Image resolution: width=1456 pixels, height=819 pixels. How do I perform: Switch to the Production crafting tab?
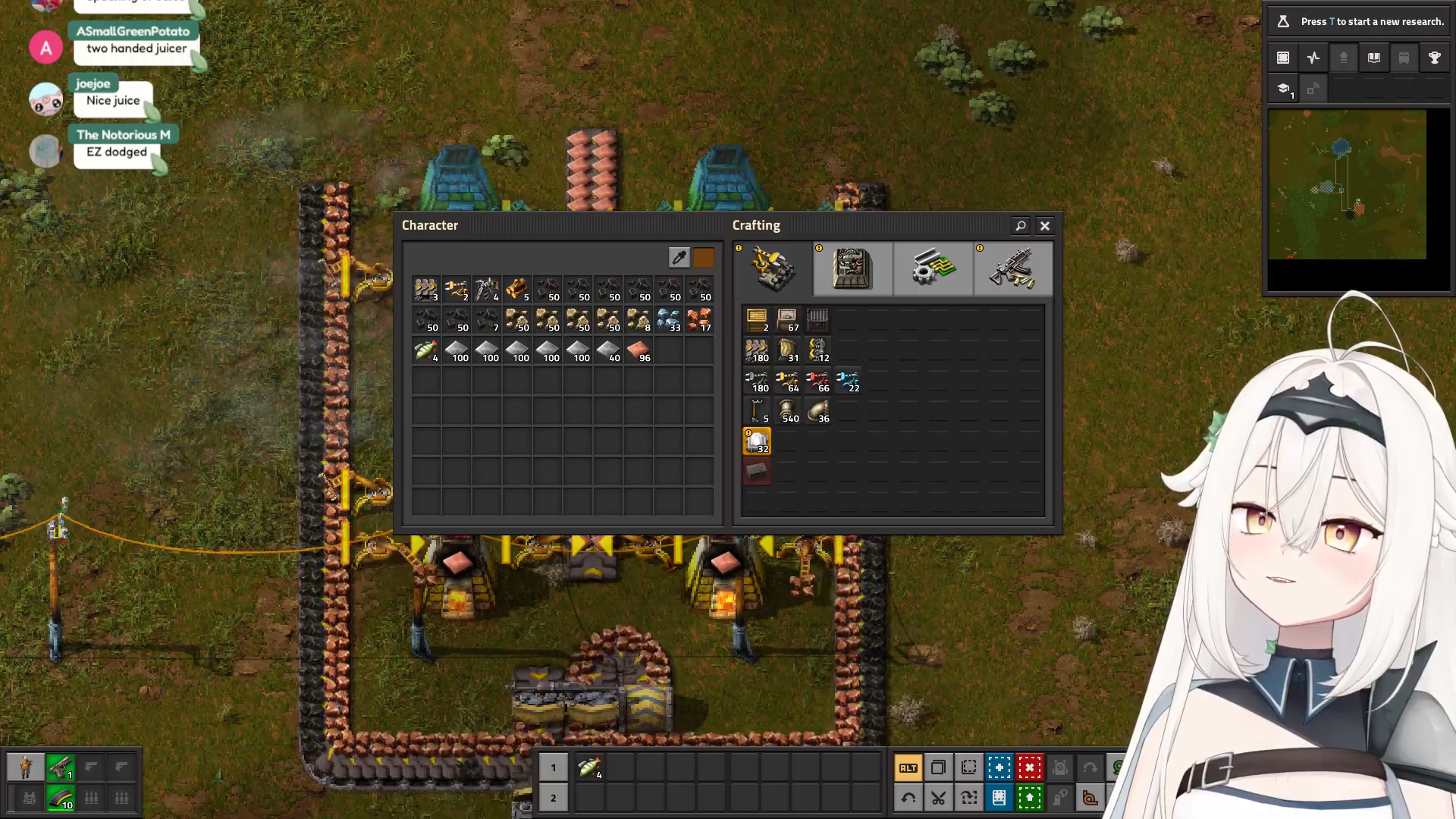[852, 268]
